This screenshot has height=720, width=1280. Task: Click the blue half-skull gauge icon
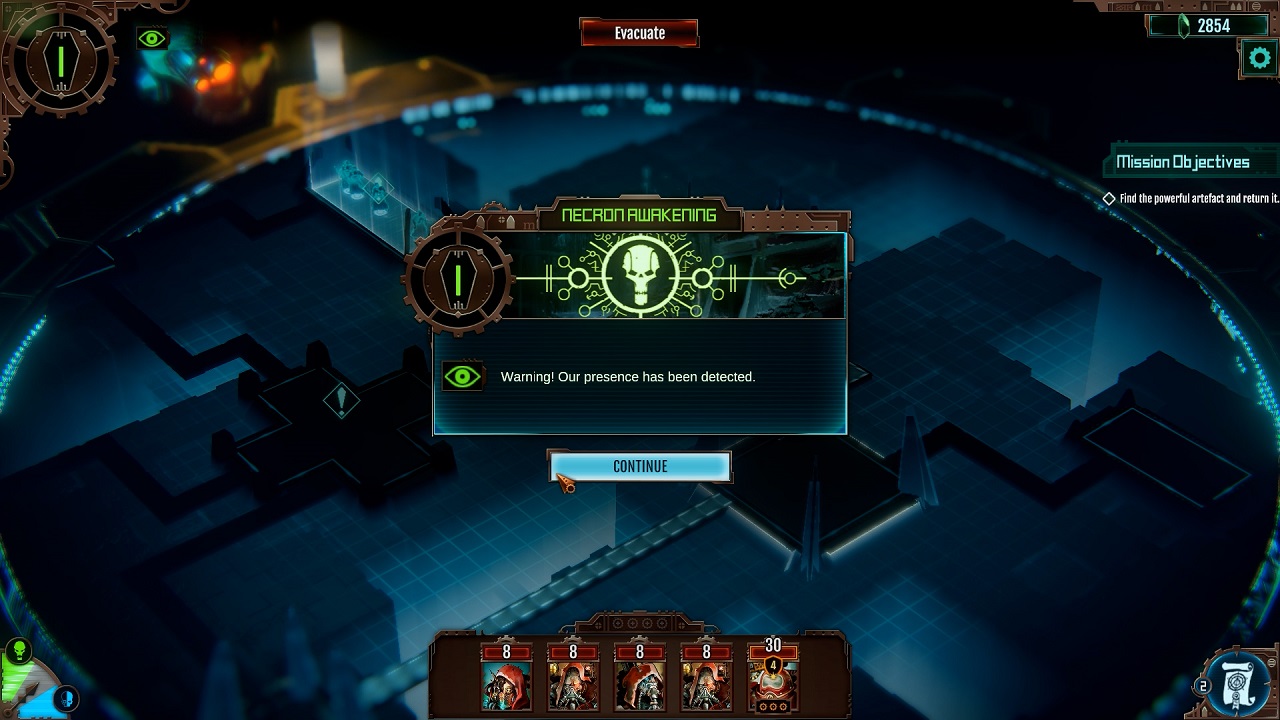(67, 696)
